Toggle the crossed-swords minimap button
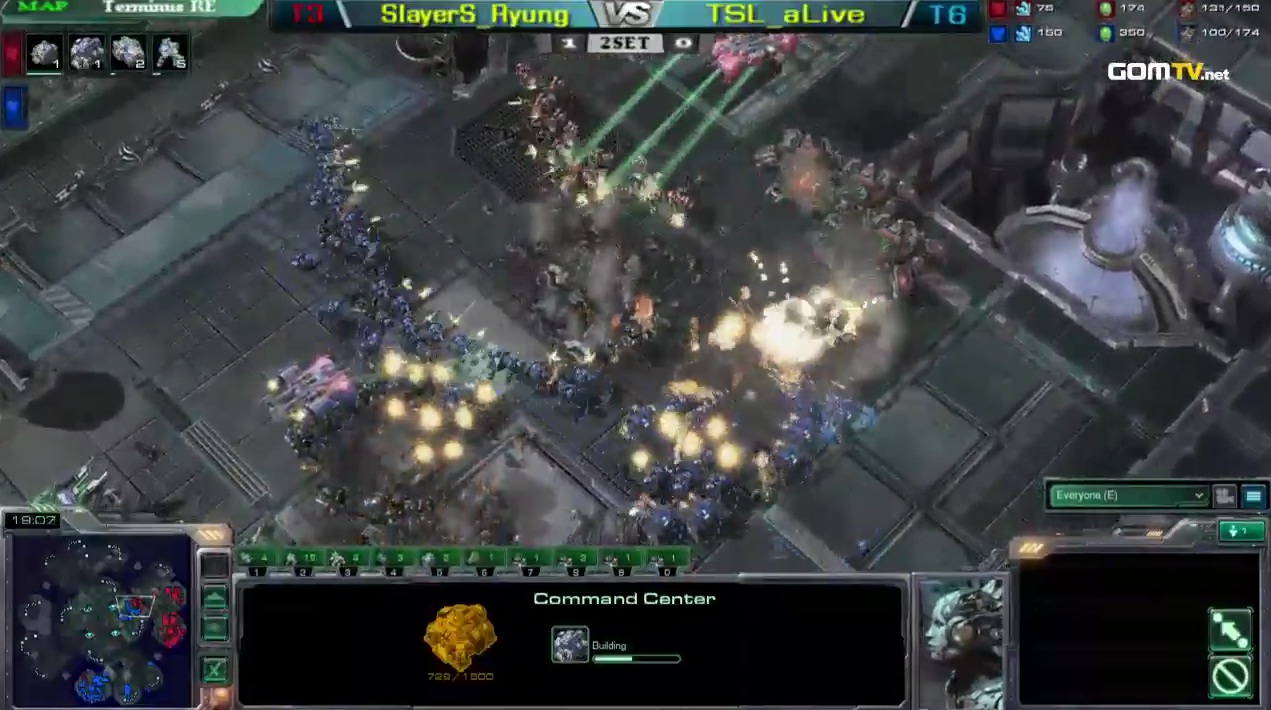The image size is (1271, 710). (x=214, y=670)
